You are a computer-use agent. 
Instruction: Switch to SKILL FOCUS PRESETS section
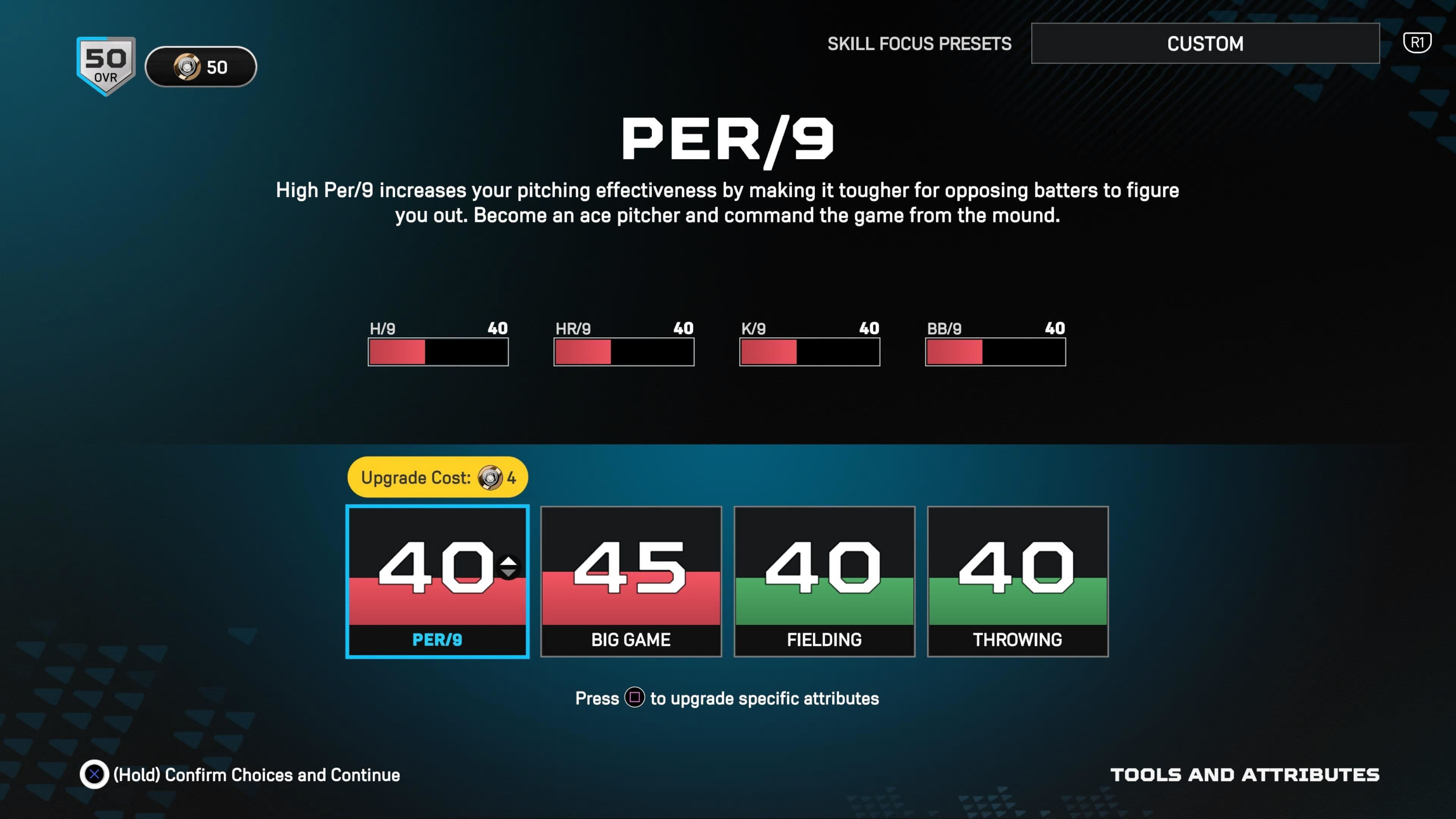[919, 44]
